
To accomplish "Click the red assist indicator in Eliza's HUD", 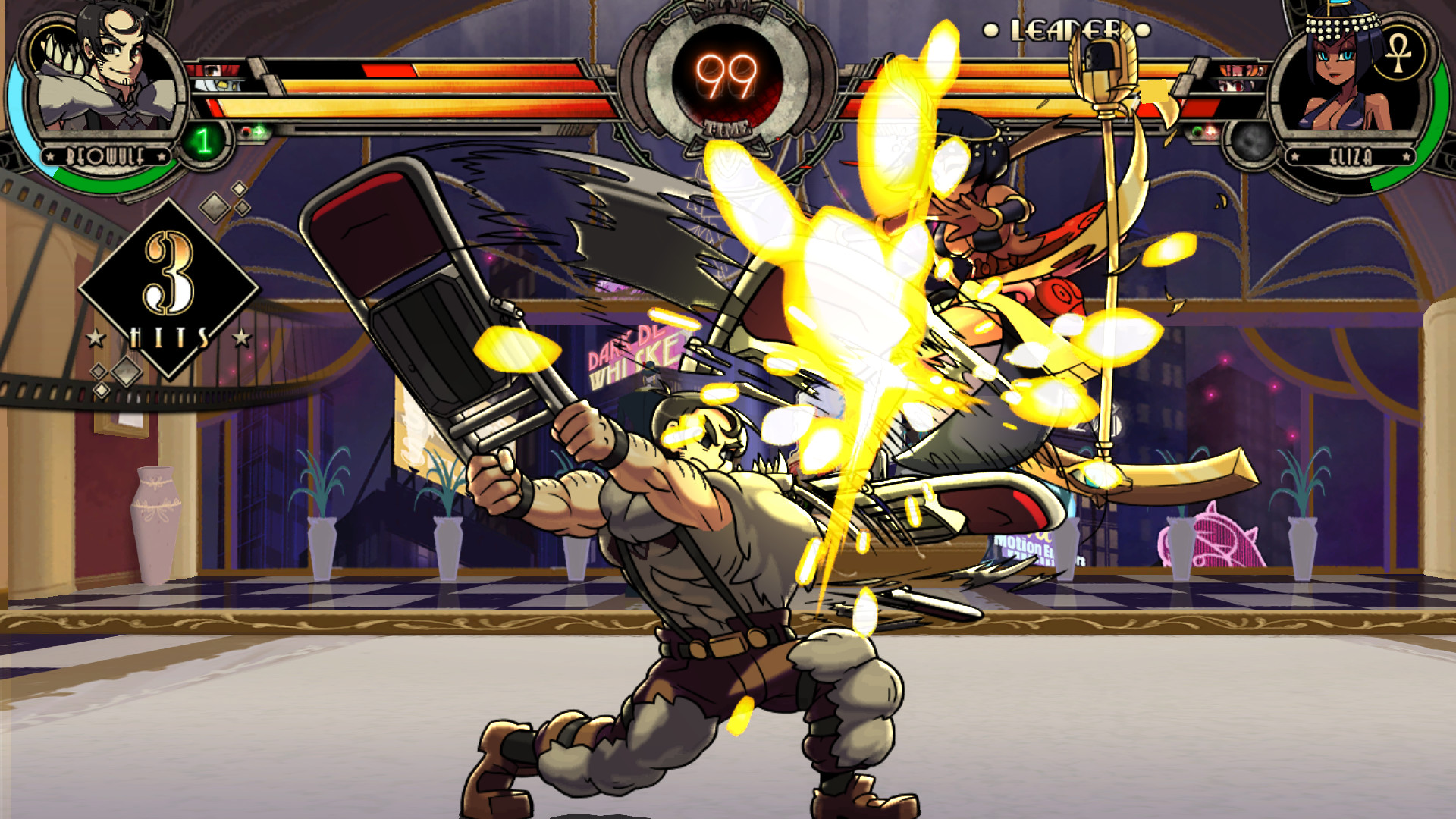I will (1210, 130).
